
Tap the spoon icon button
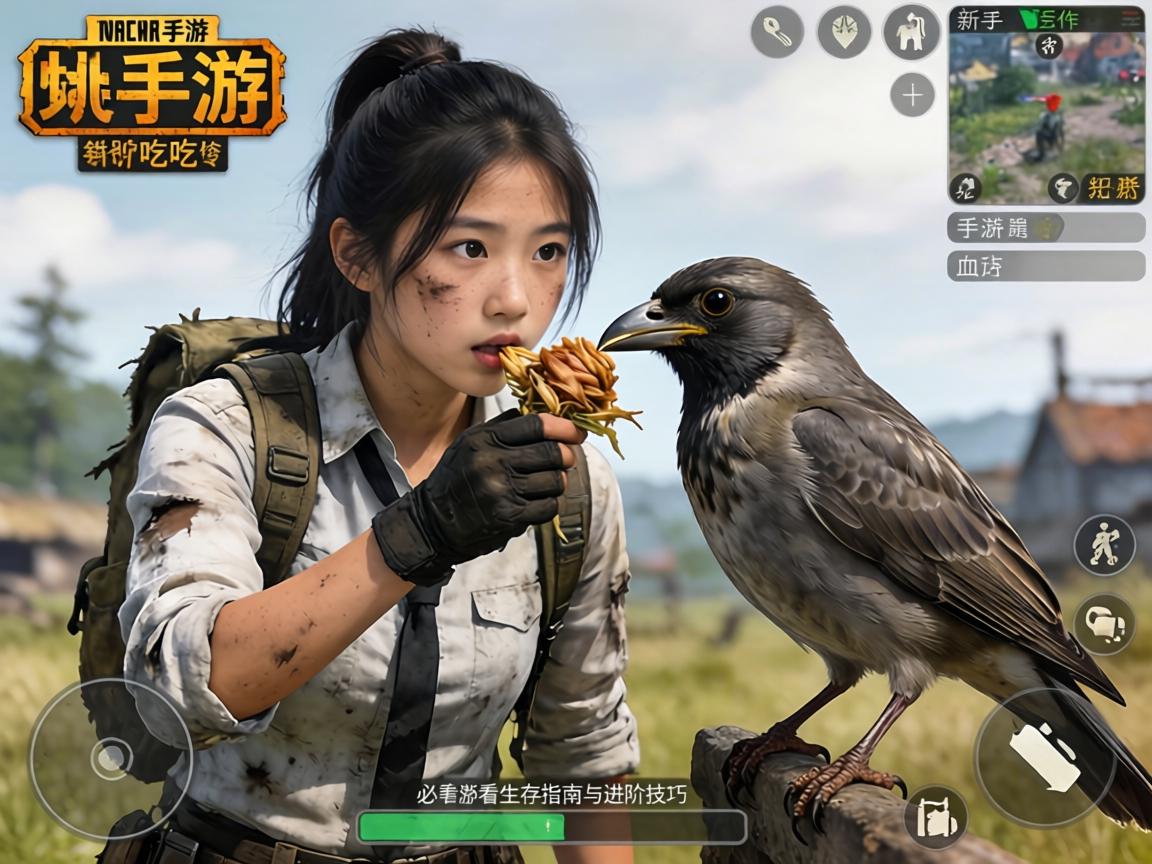point(777,32)
